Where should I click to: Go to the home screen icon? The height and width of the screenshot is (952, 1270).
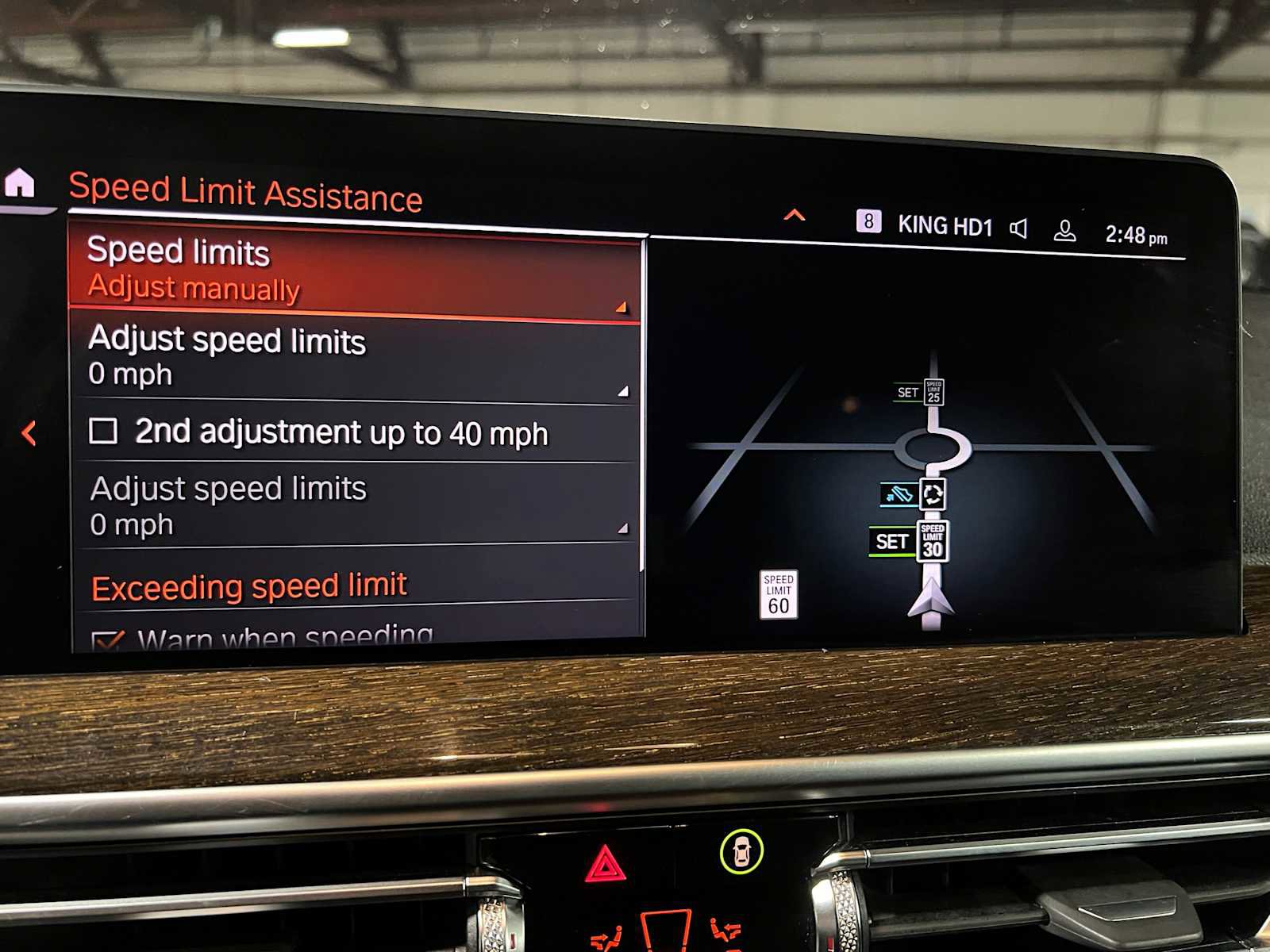[20, 183]
